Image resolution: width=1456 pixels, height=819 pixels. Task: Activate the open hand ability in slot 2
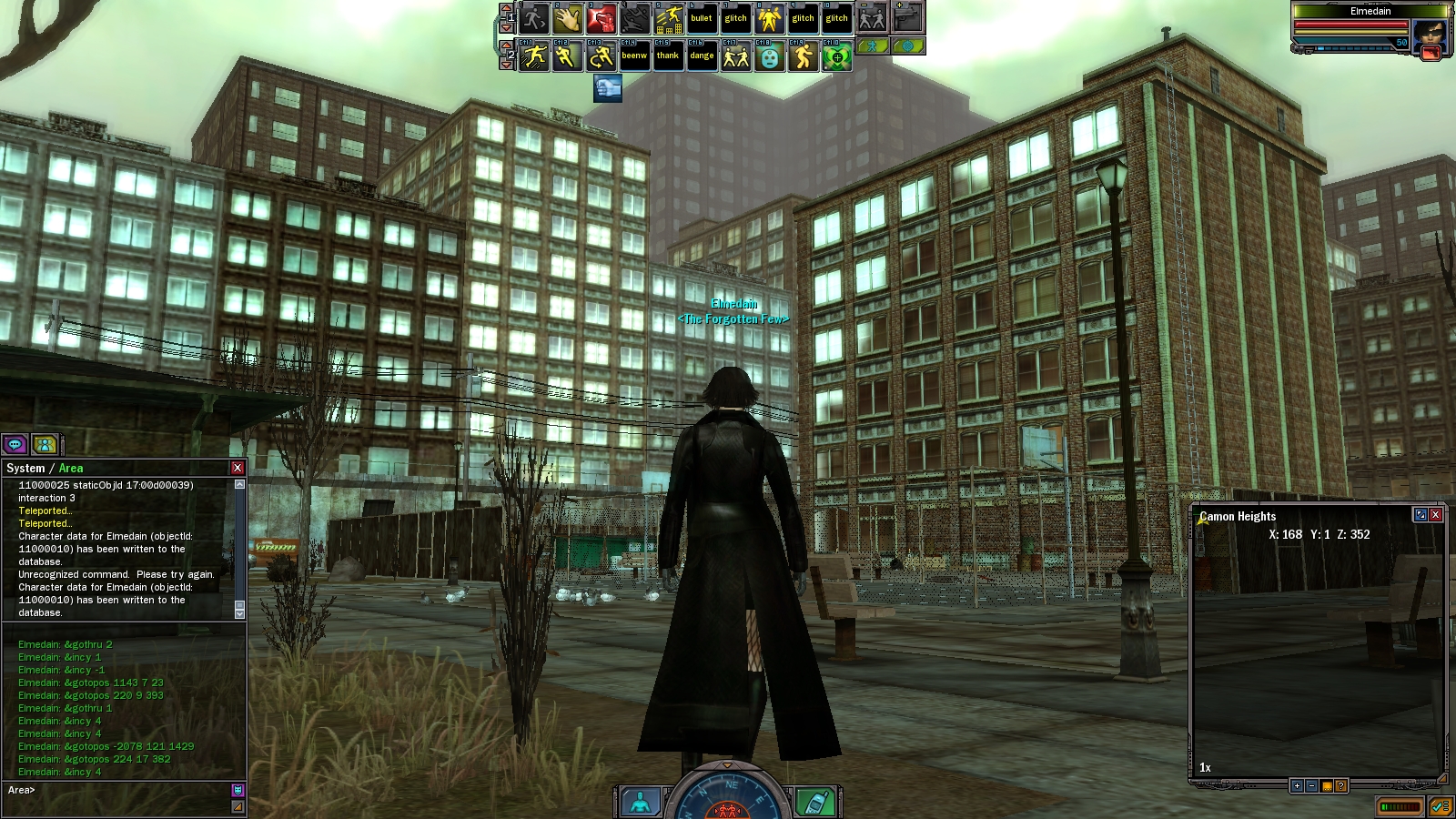click(x=567, y=18)
